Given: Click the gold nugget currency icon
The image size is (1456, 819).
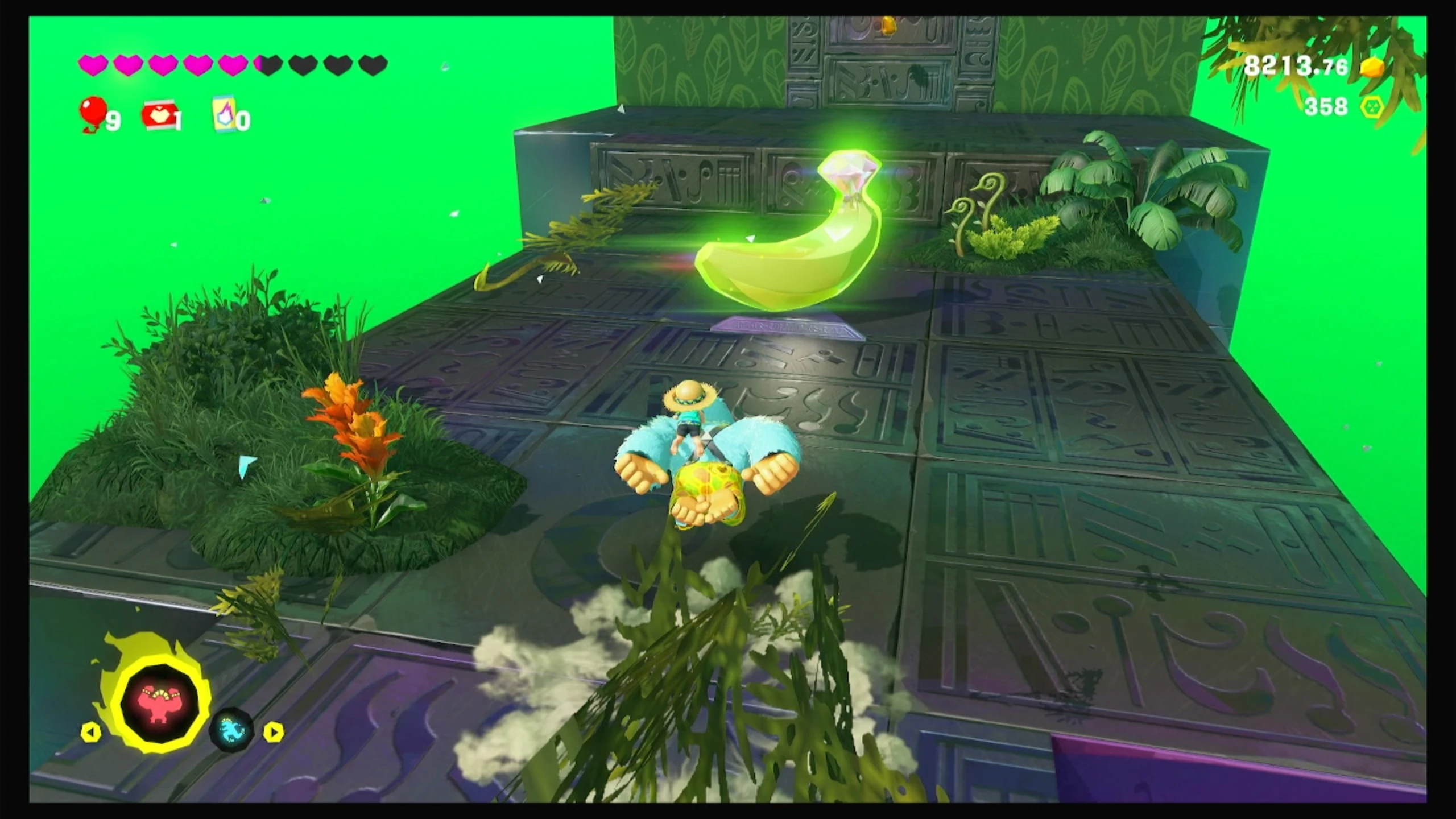Looking at the screenshot, I should pyautogui.click(x=1372, y=68).
